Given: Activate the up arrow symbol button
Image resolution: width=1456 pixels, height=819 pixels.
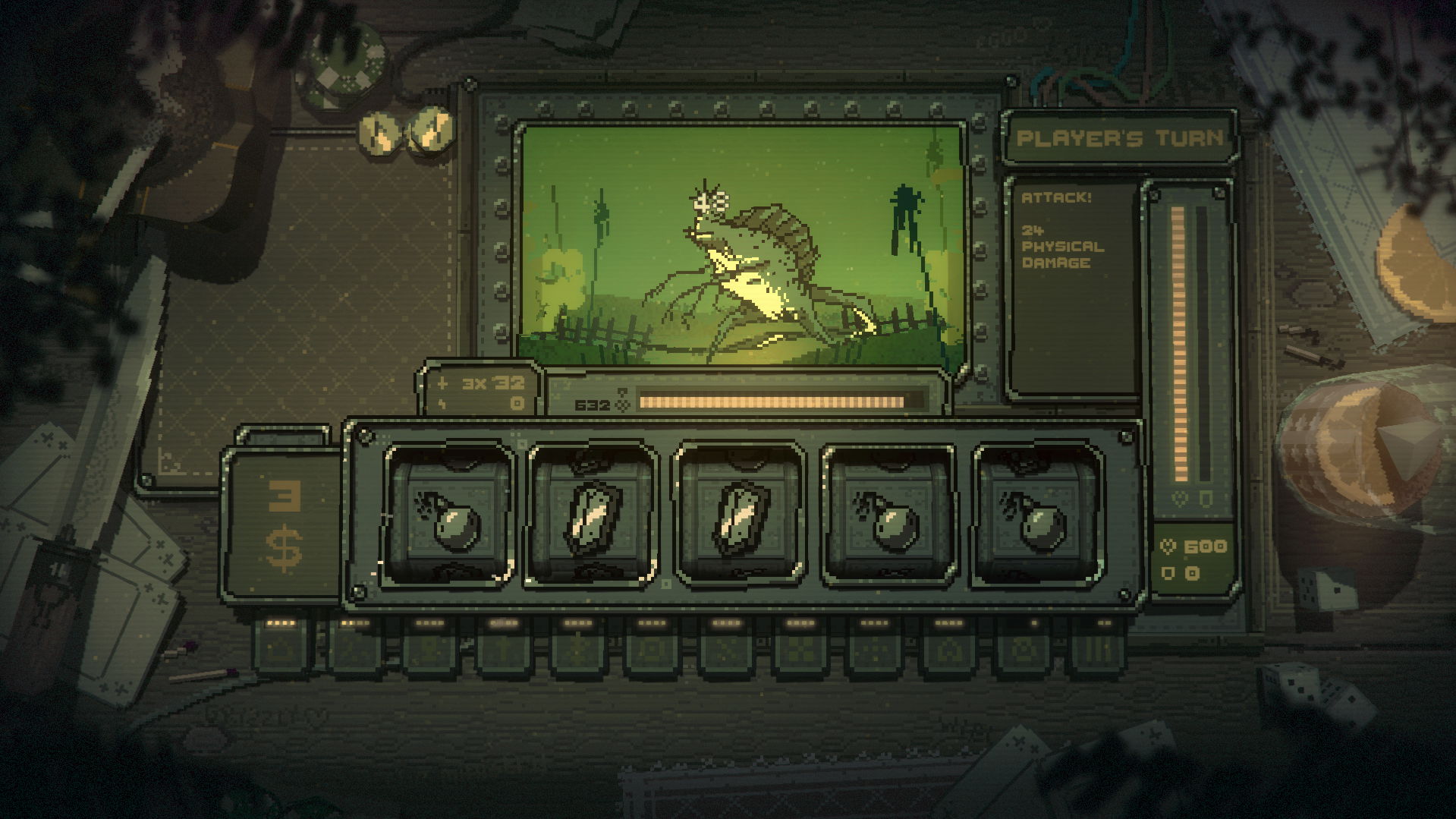Looking at the screenshot, I should pyautogui.click(x=504, y=650).
